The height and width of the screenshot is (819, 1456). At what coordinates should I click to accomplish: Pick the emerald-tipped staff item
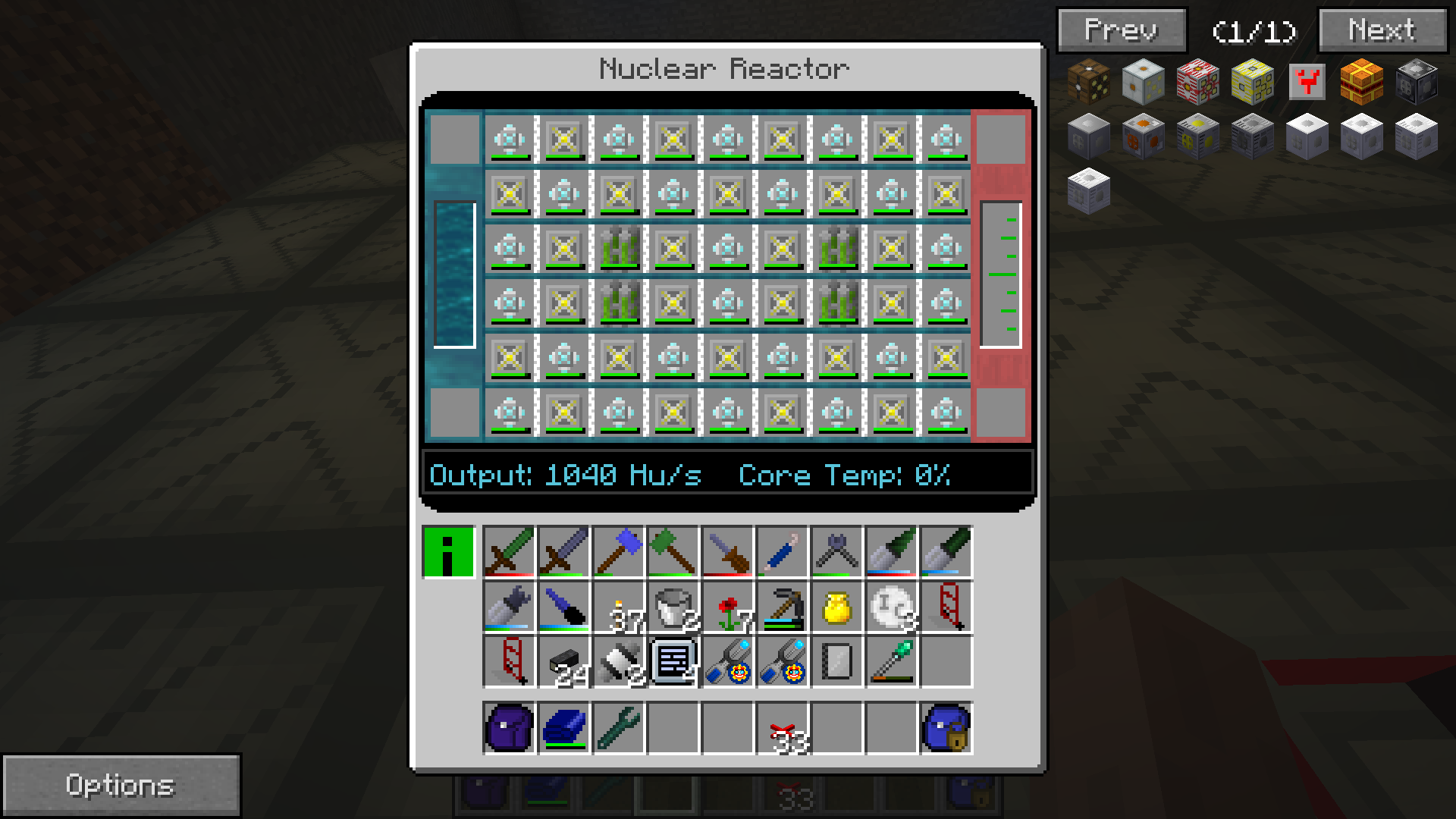pyautogui.click(x=892, y=662)
